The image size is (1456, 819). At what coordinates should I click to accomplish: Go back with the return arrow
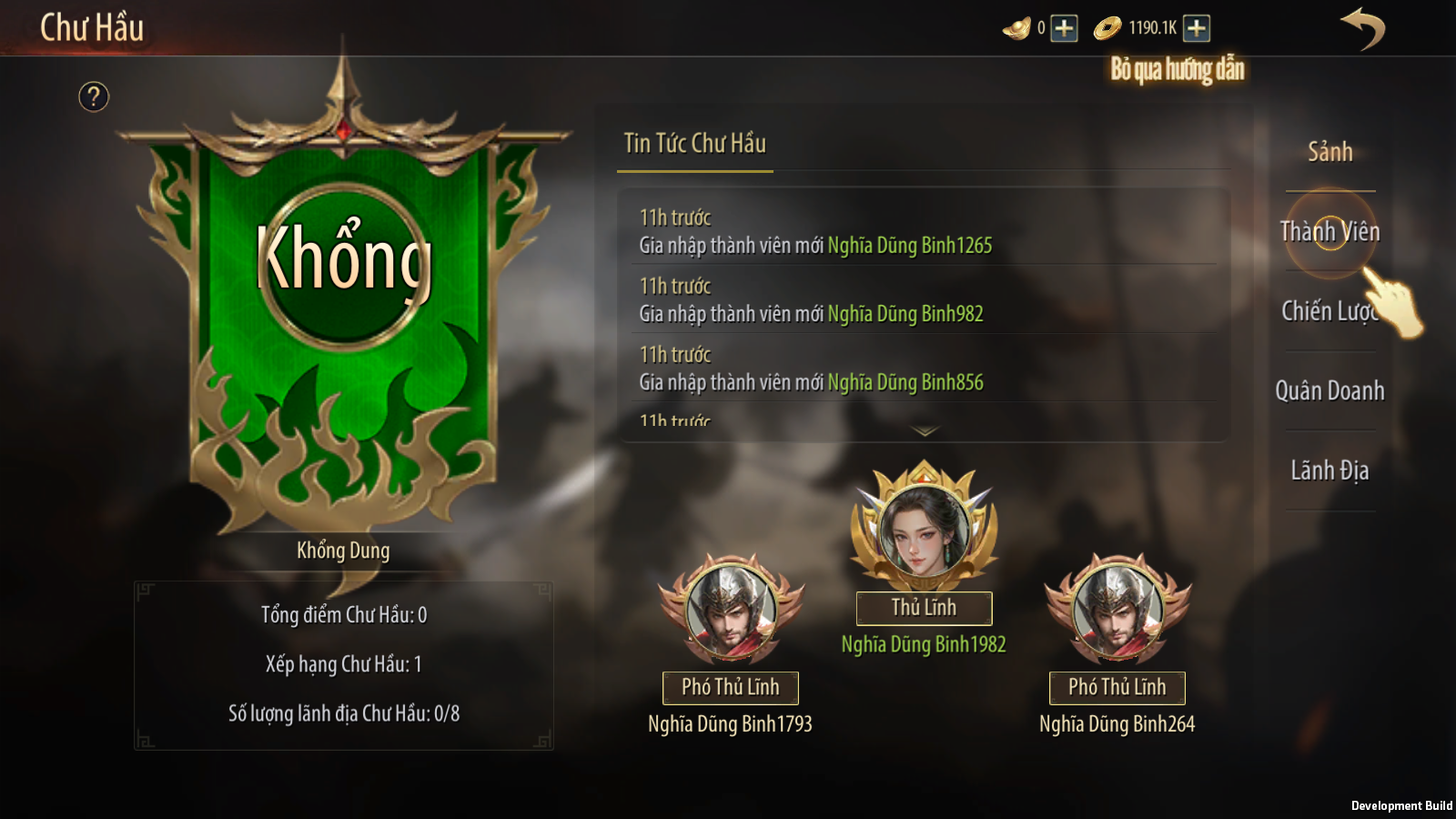(x=1362, y=28)
